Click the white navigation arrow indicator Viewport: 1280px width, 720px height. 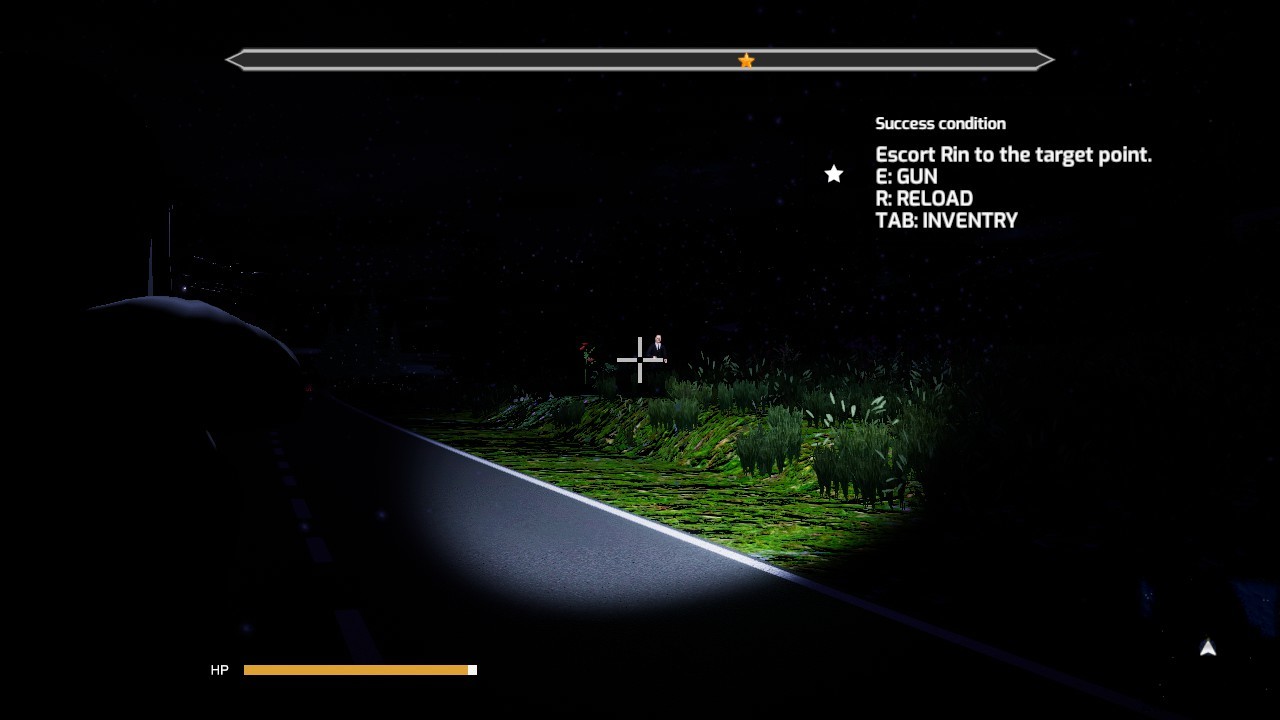1207,648
